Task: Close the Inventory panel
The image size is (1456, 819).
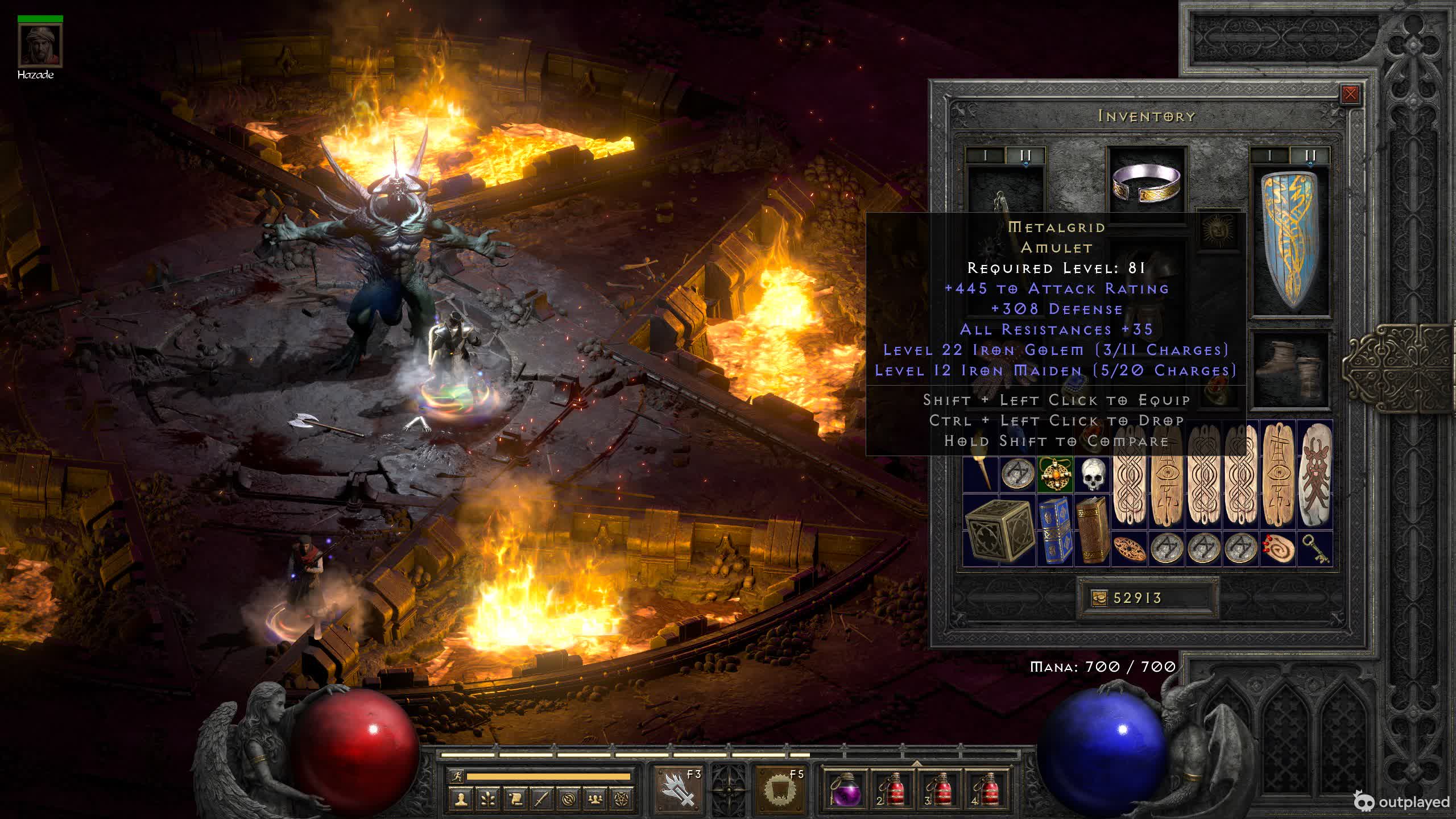Action: tap(1350, 94)
